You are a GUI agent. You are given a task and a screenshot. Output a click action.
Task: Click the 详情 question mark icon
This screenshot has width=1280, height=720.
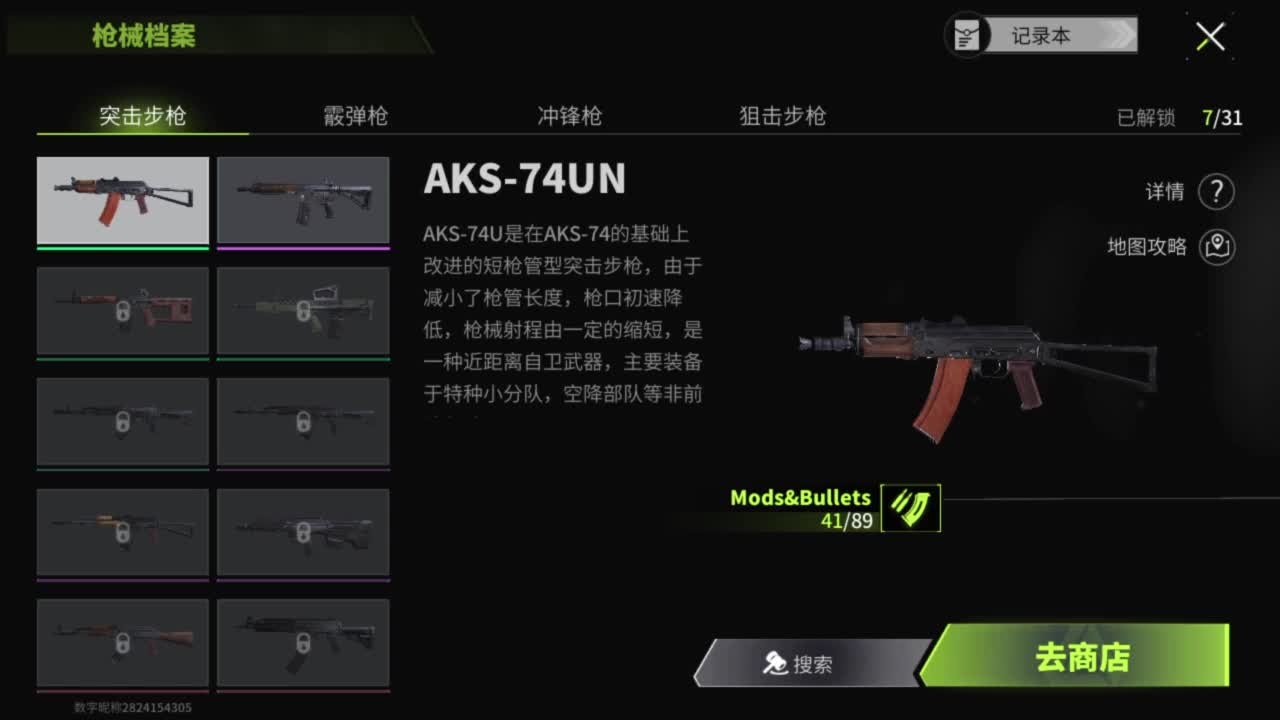click(x=1216, y=192)
